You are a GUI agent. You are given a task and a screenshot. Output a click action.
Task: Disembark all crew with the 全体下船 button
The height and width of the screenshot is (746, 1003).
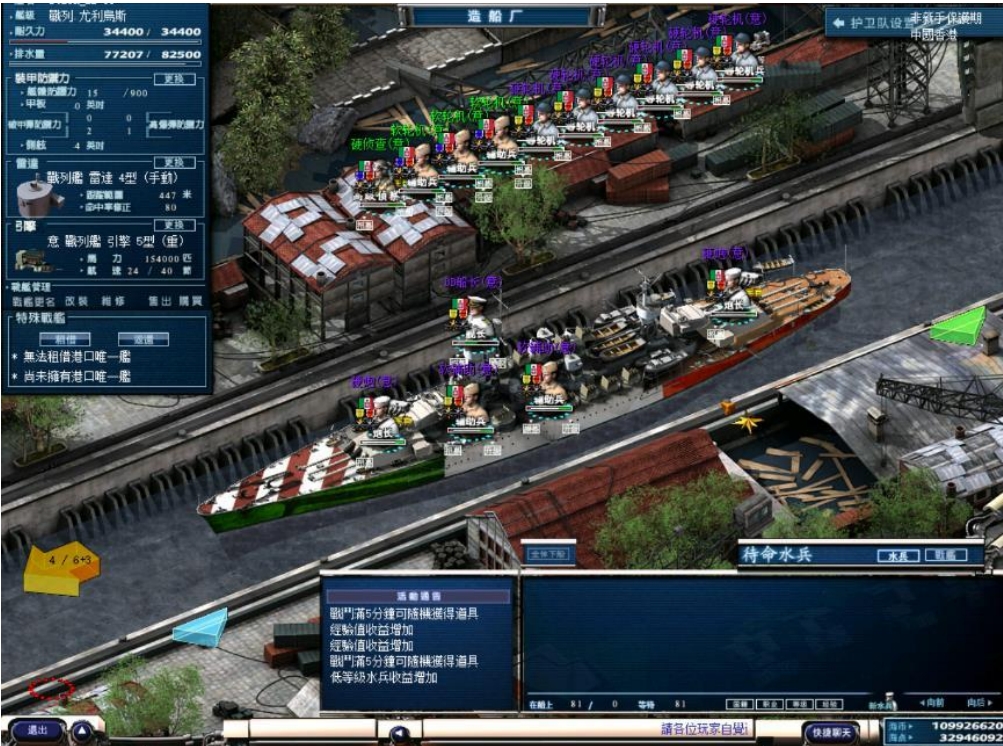pyautogui.click(x=549, y=554)
